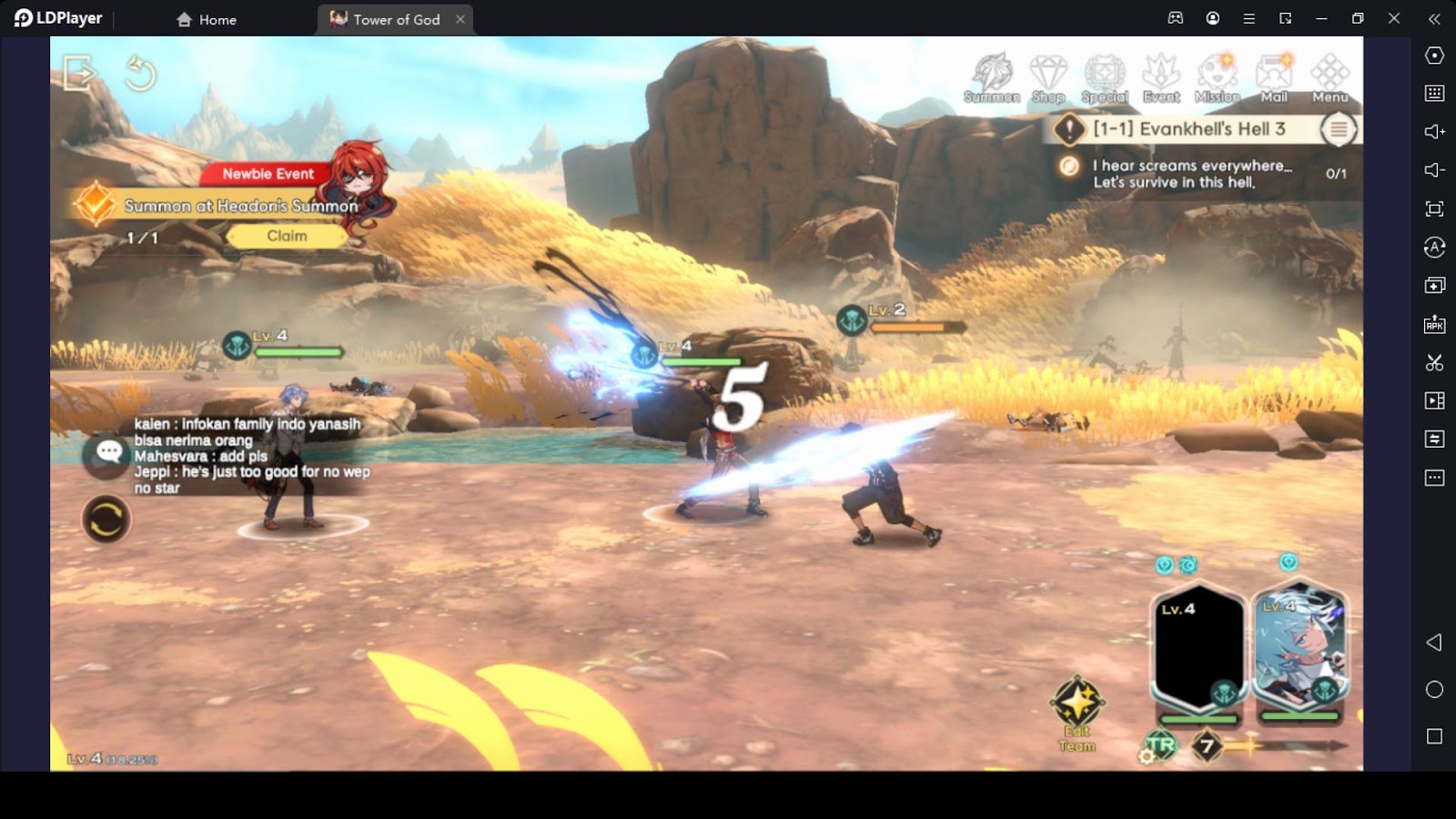This screenshot has height=819, width=1456.
Task: Open the Evankhell's Hell 3 stage list
Action: [1338, 129]
